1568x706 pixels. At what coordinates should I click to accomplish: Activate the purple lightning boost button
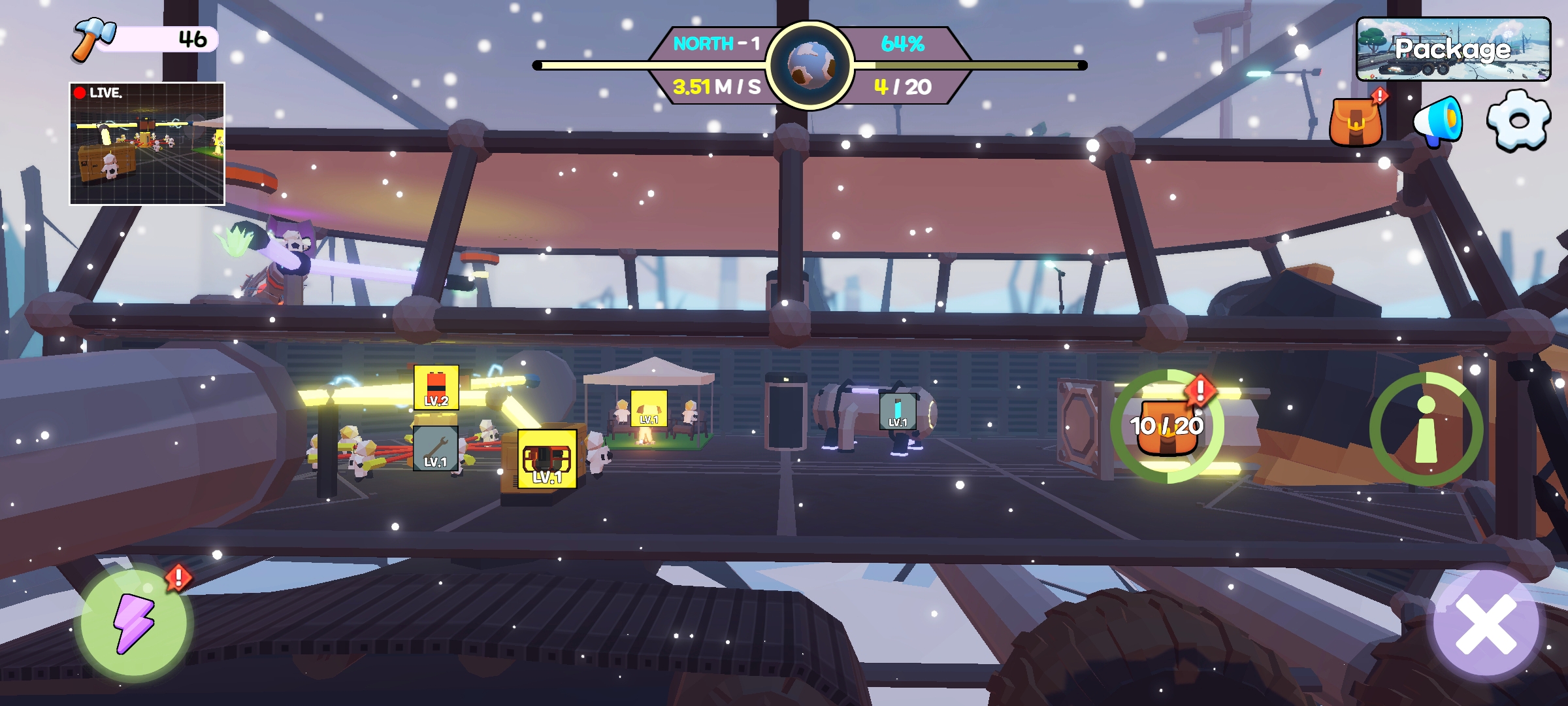(134, 622)
